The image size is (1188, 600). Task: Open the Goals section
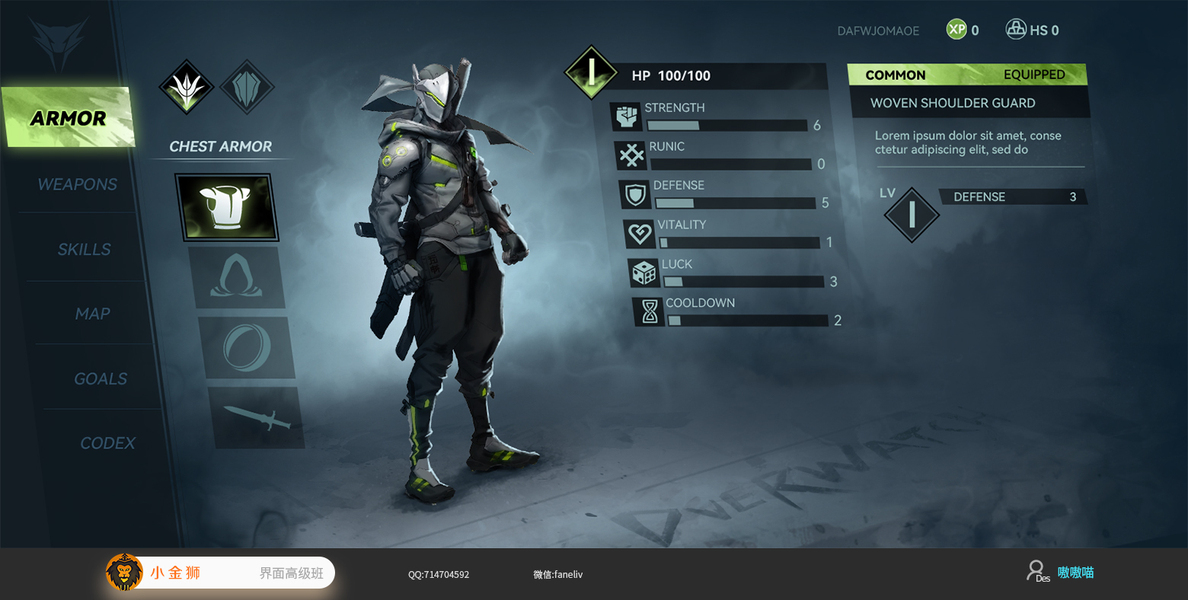pos(100,379)
